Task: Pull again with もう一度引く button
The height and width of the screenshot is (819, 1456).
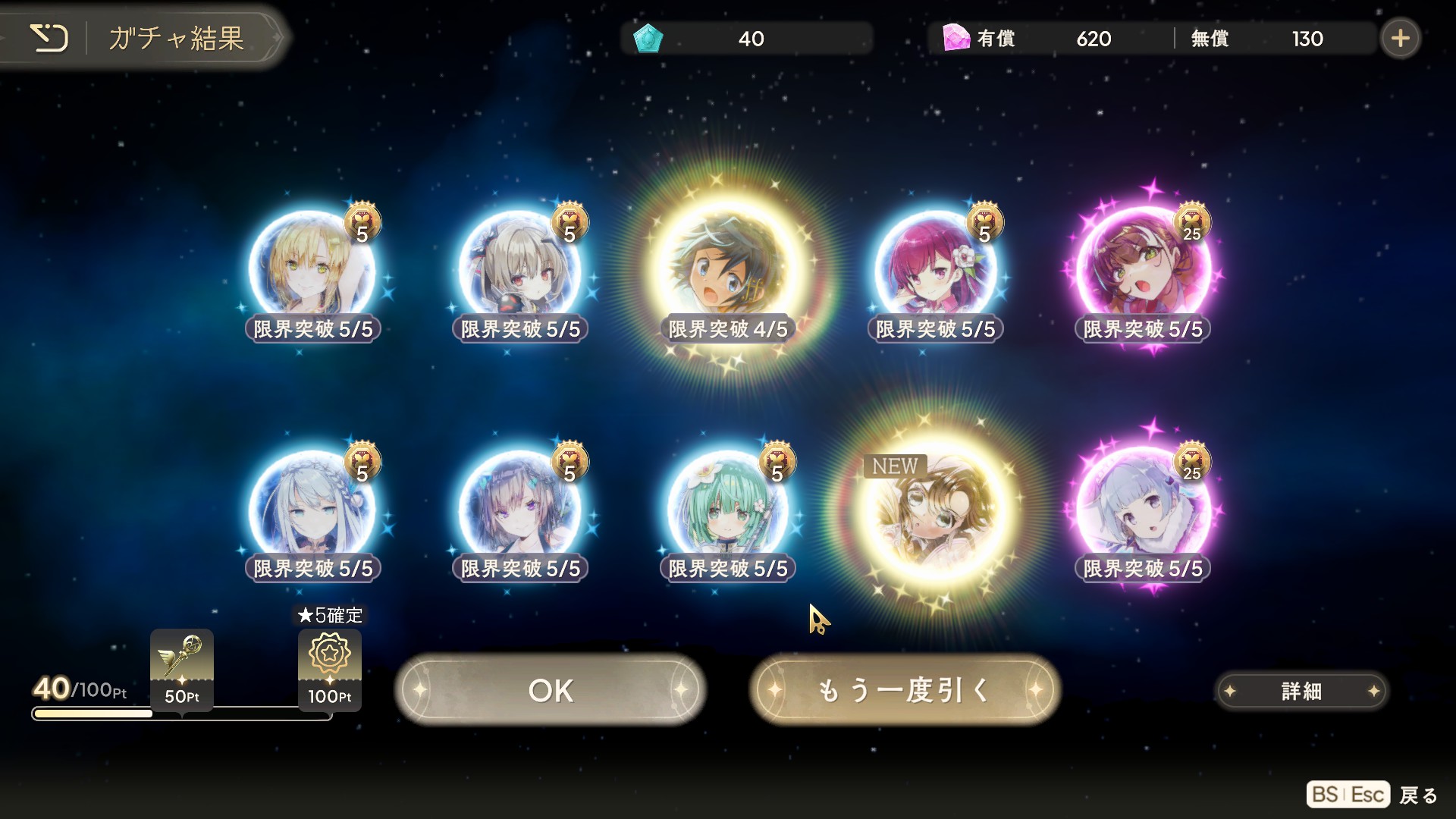Action: pyautogui.click(x=904, y=690)
